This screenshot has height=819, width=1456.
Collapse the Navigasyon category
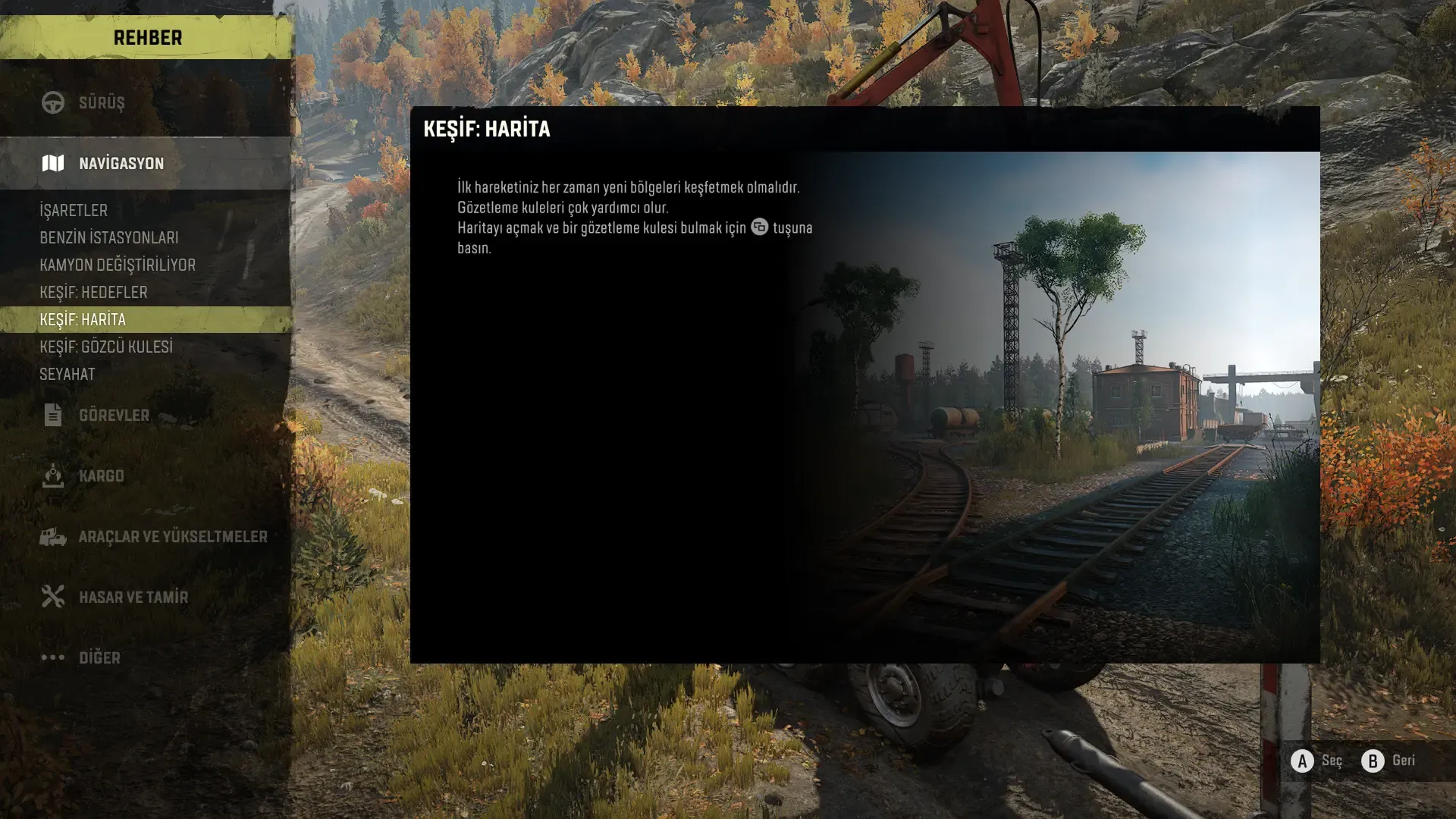121,163
